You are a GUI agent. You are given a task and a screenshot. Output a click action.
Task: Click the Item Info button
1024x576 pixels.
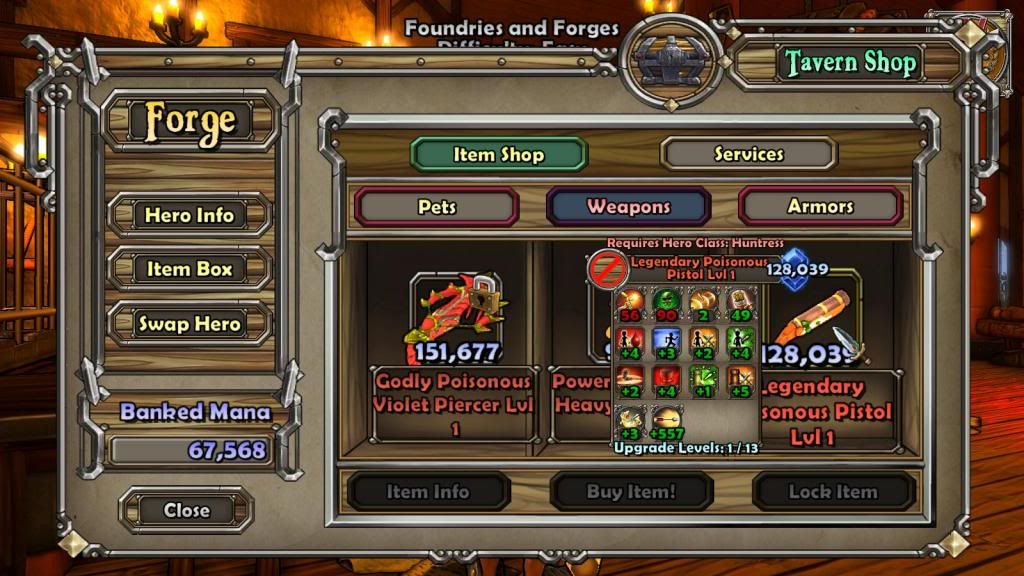[x=428, y=492]
